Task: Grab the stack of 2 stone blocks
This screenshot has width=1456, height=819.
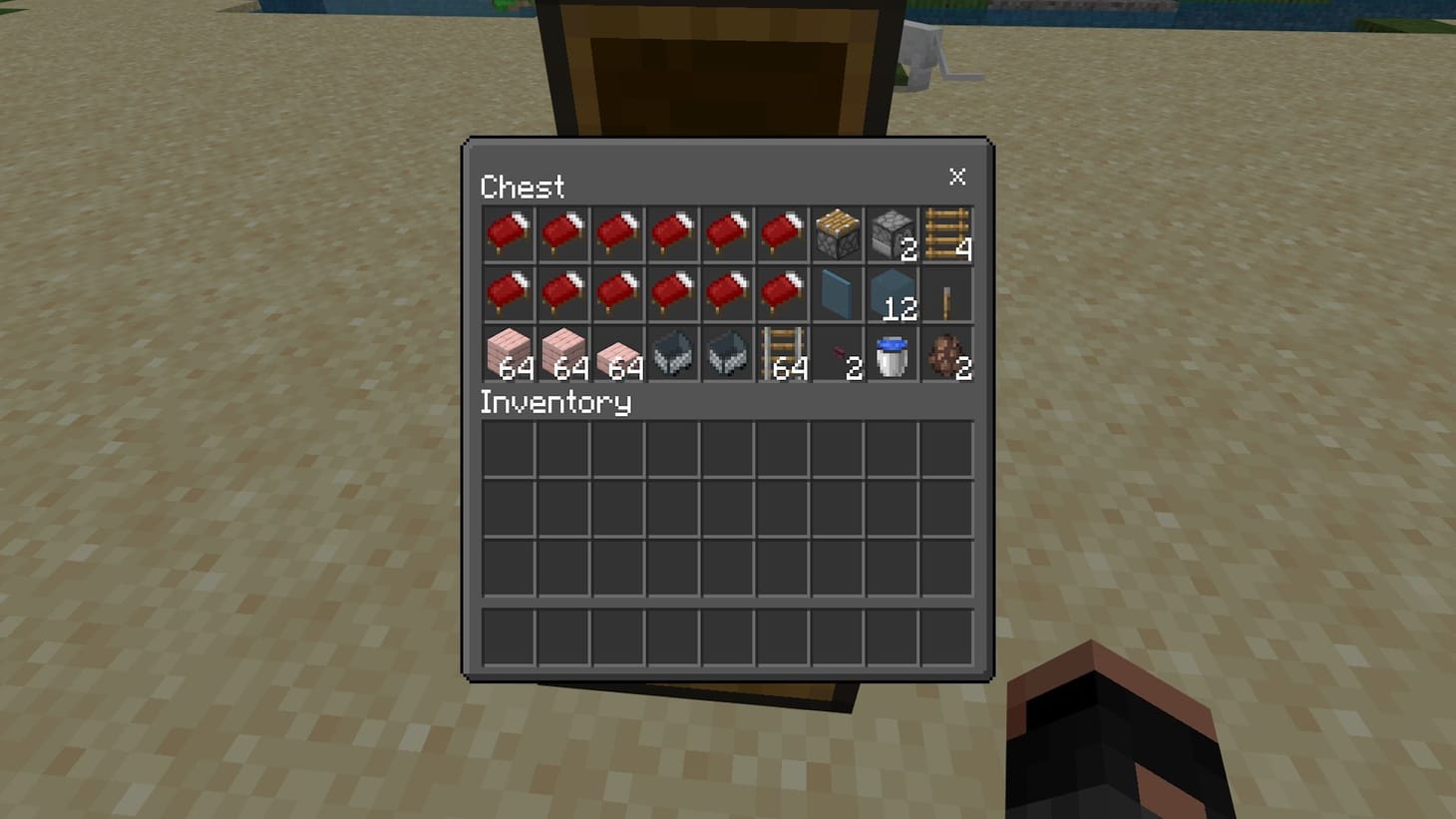Action: click(x=893, y=234)
